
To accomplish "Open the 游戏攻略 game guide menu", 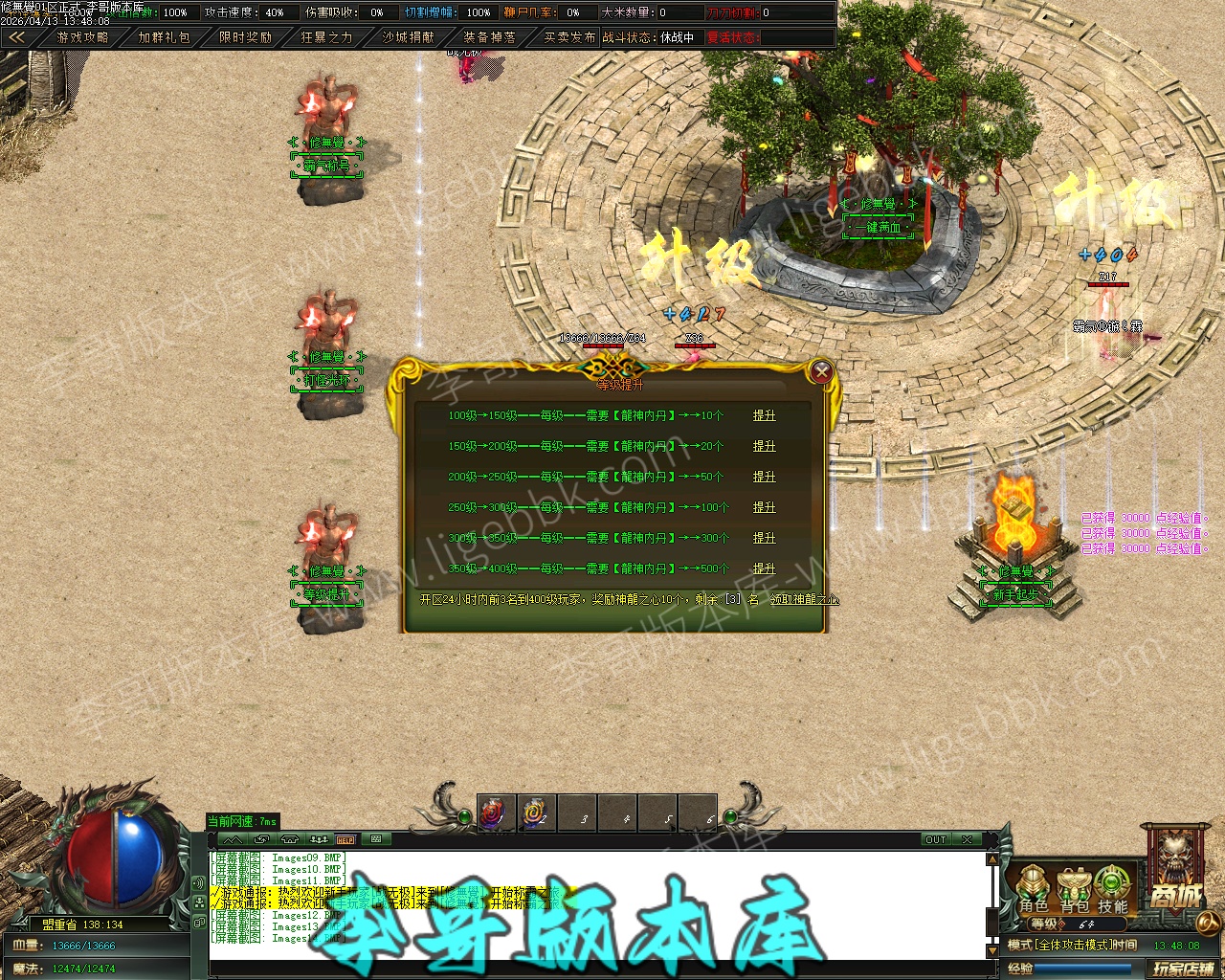I will (x=82, y=37).
